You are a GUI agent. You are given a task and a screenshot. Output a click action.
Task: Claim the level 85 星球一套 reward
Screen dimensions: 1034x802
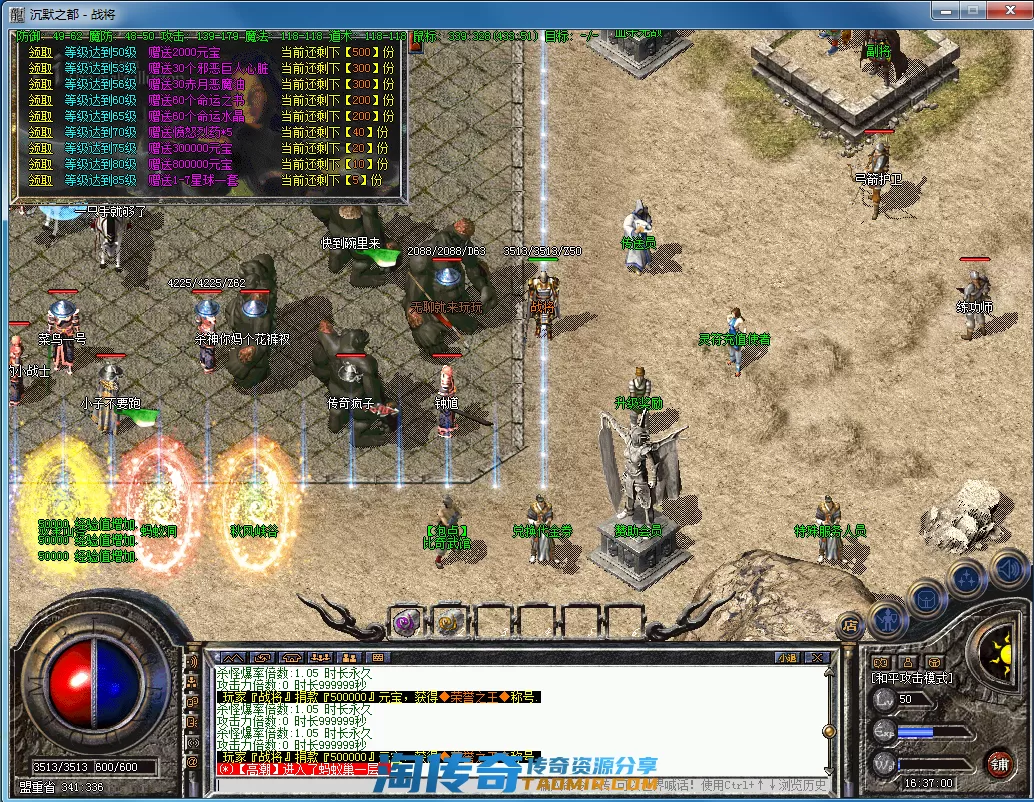40,180
